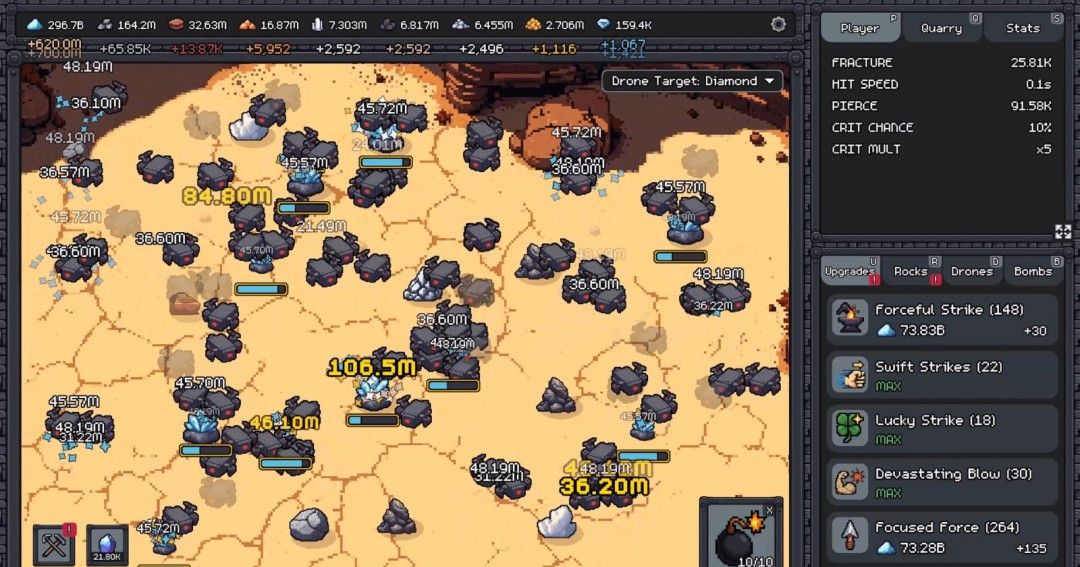Viewport: 1080px width, 567px height.
Task: Open the Drone Target dropdown
Action: pos(691,81)
